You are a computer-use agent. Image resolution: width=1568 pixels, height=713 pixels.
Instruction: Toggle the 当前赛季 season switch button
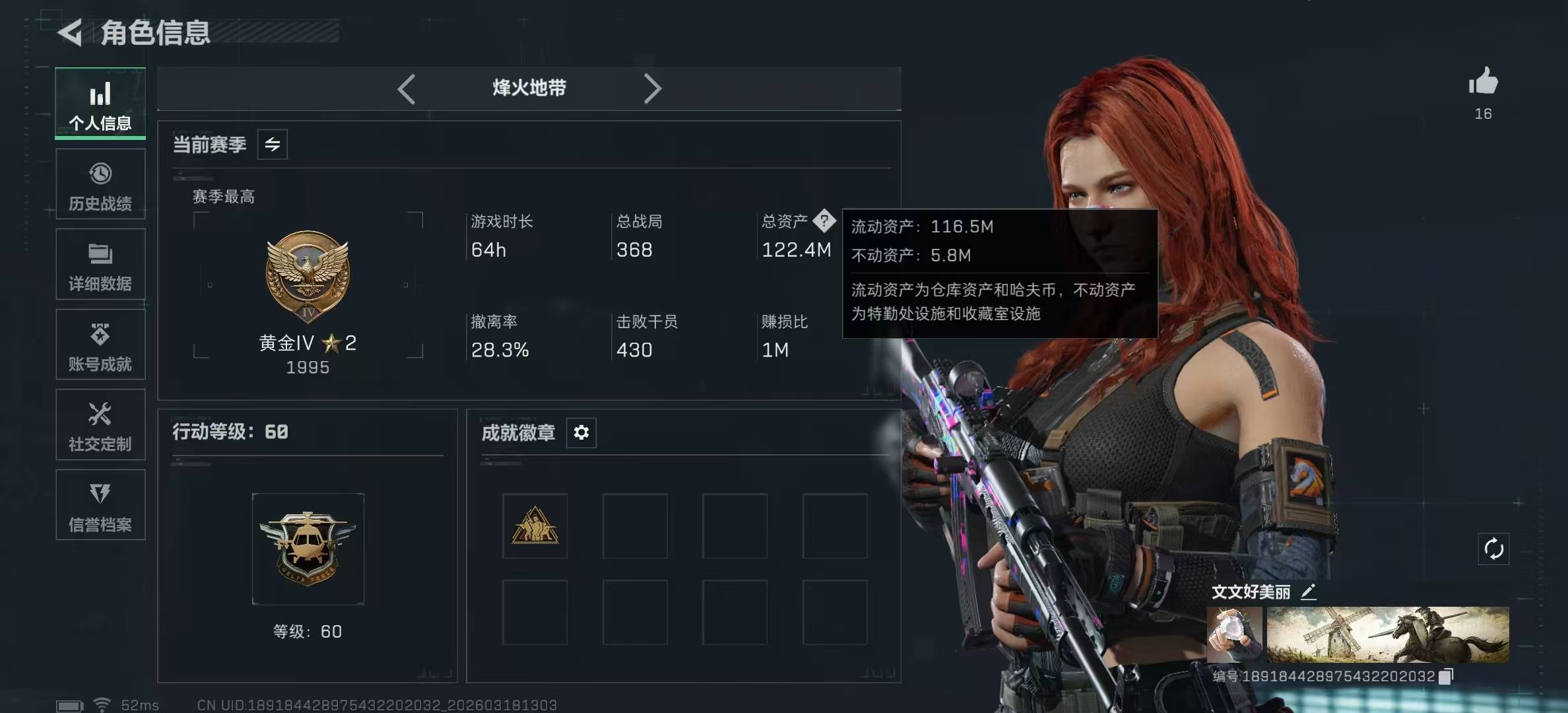273,145
